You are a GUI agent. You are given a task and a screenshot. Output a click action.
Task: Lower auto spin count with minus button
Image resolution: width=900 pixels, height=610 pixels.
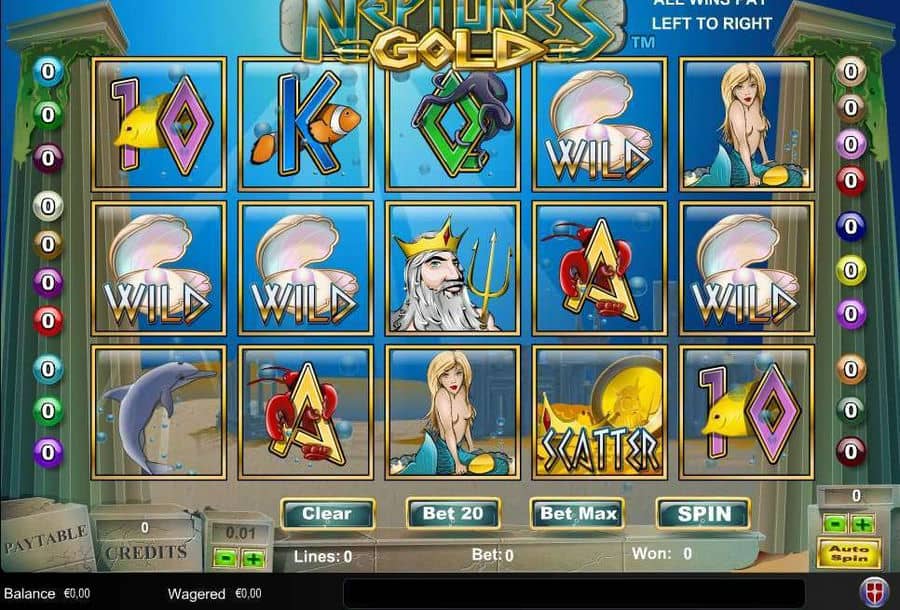pos(834,523)
